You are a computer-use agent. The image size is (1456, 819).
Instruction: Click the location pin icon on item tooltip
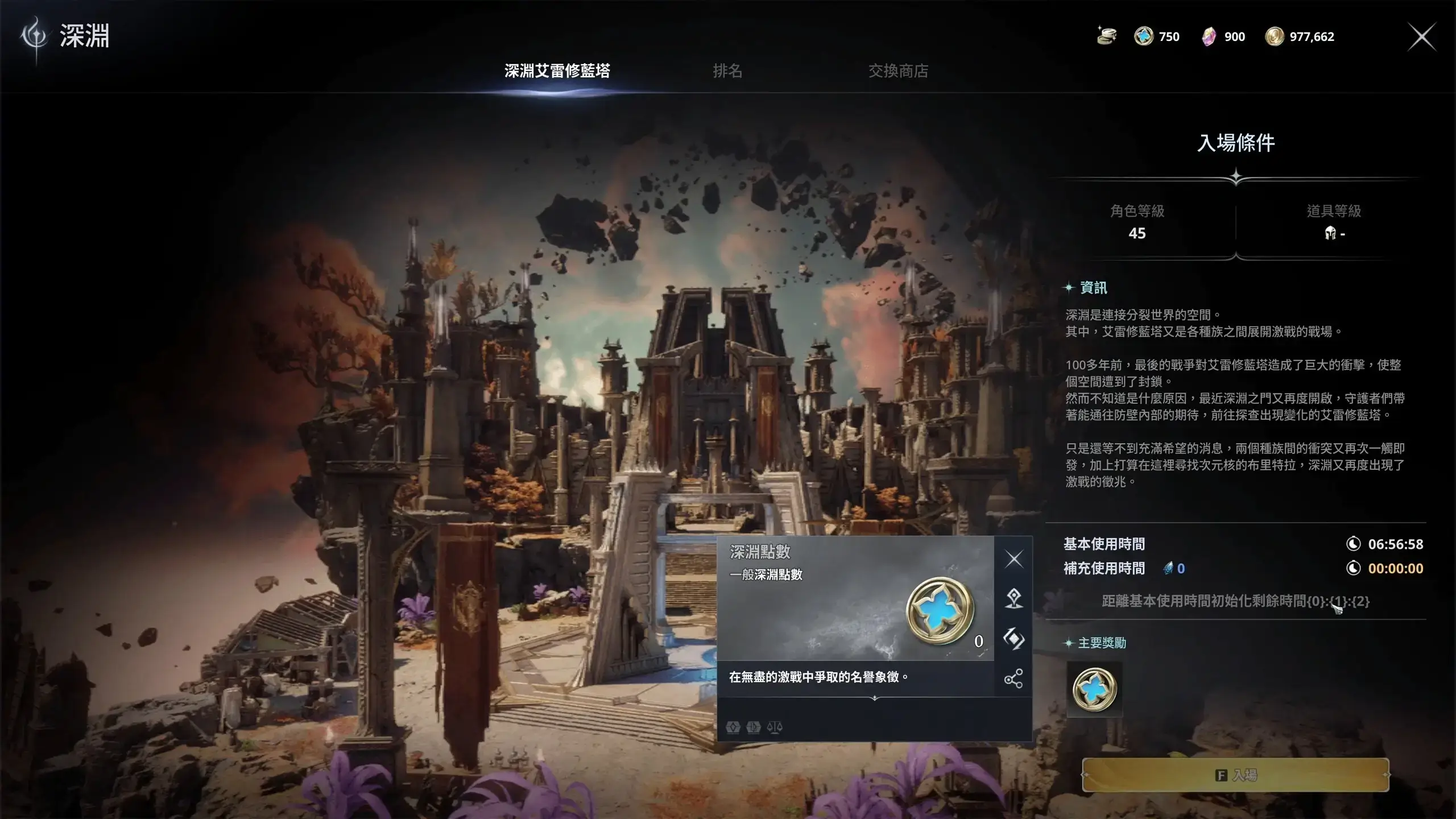coord(1015,599)
